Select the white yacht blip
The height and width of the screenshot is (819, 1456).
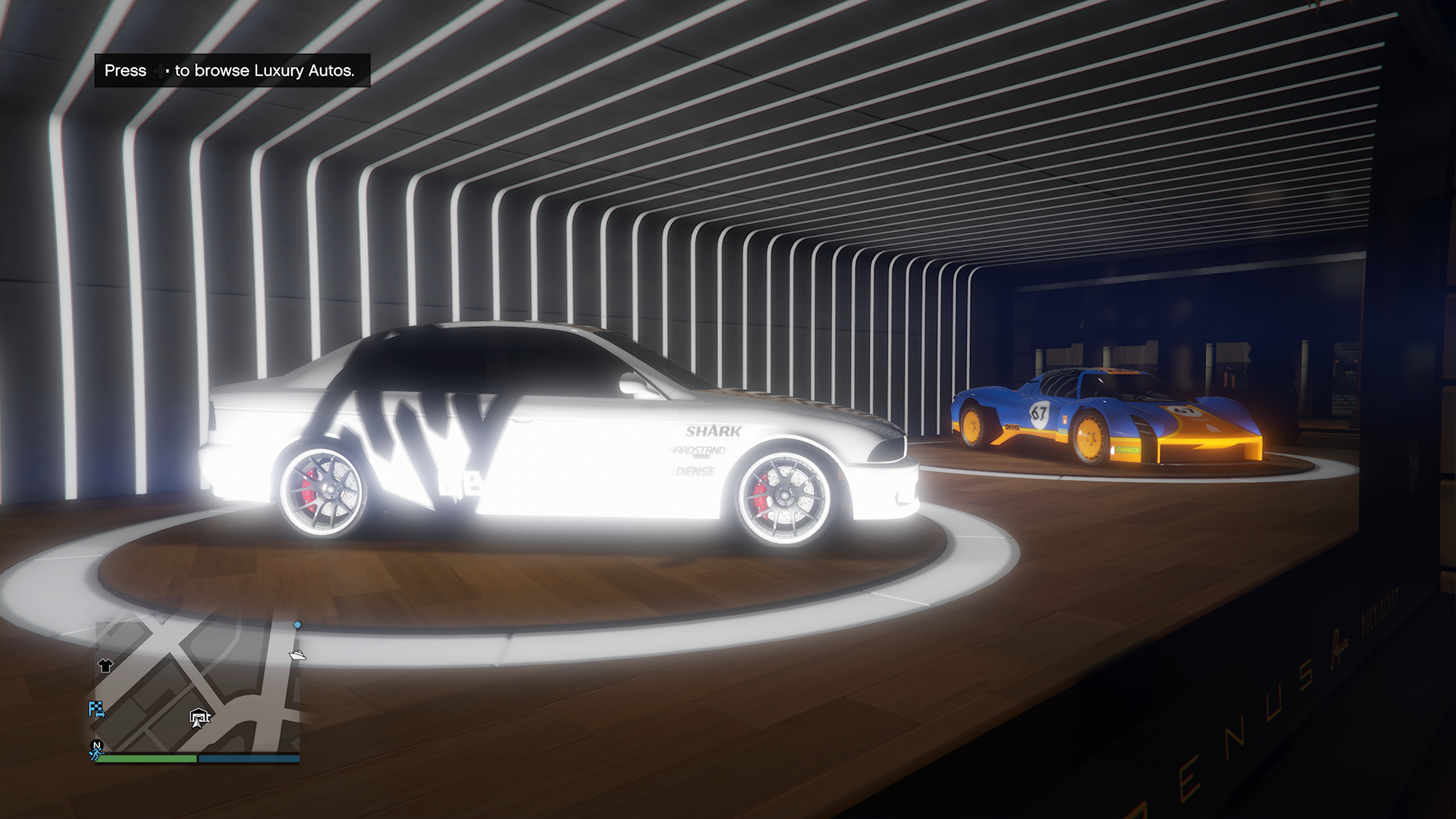click(297, 654)
